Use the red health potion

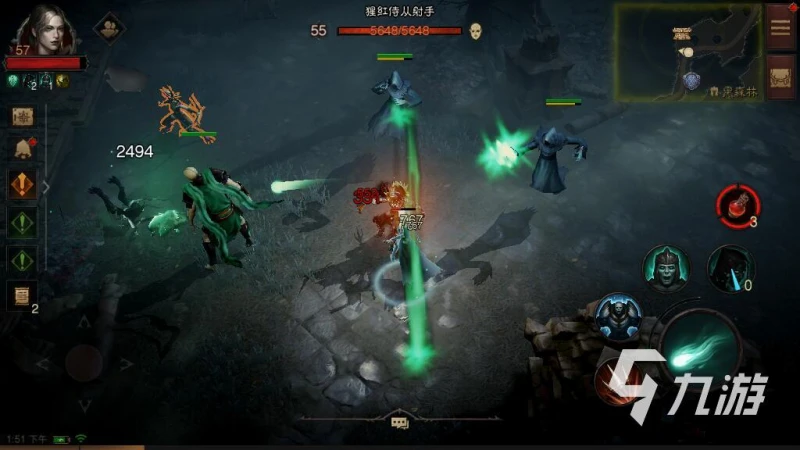click(736, 204)
